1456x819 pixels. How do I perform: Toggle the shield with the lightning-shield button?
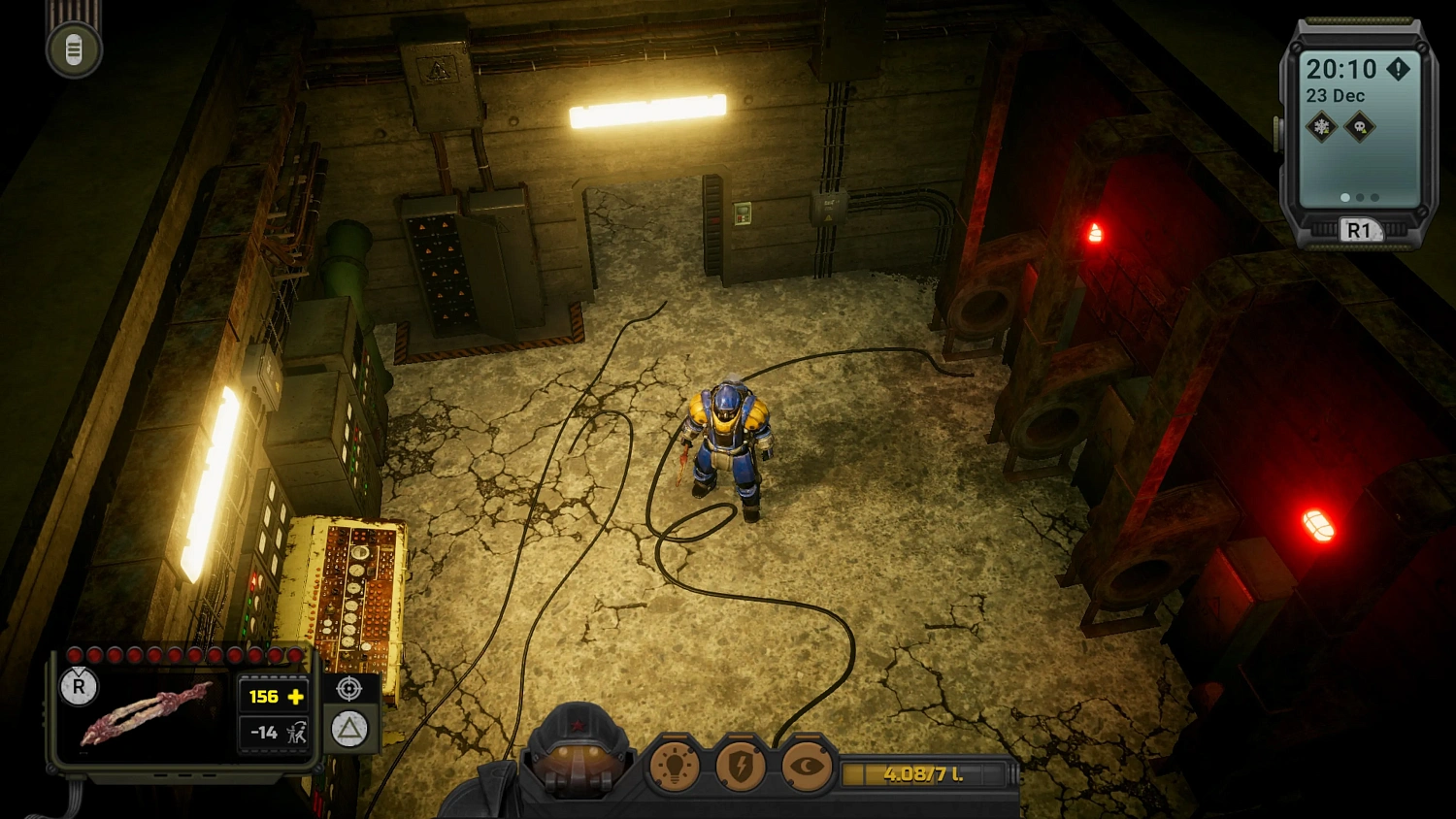[x=741, y=766]
